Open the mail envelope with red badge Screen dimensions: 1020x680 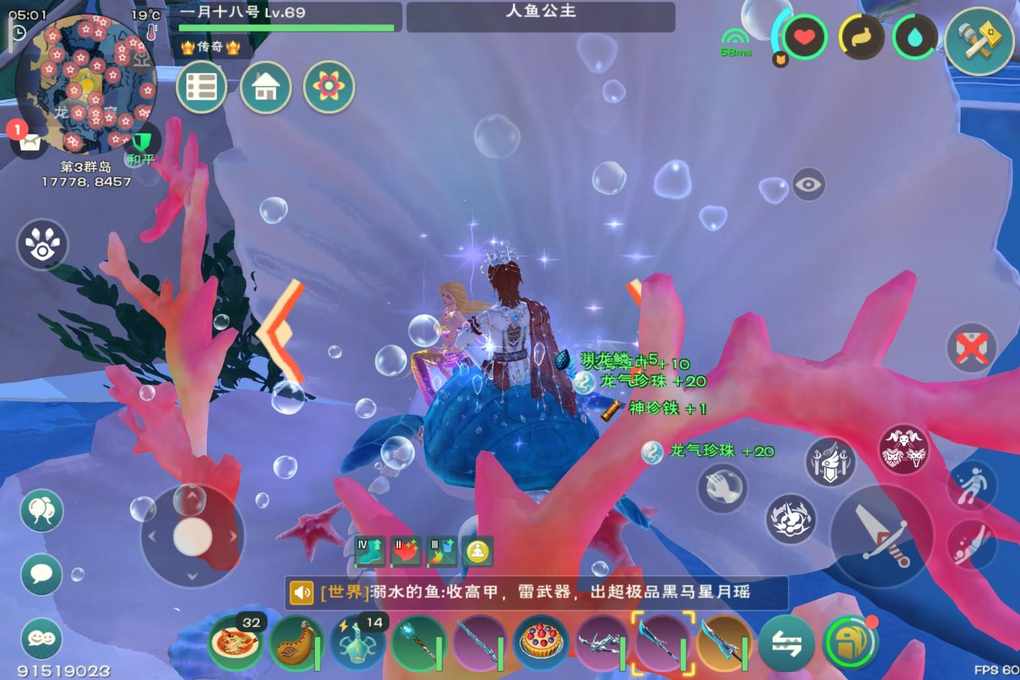click(x=27, y=141)
